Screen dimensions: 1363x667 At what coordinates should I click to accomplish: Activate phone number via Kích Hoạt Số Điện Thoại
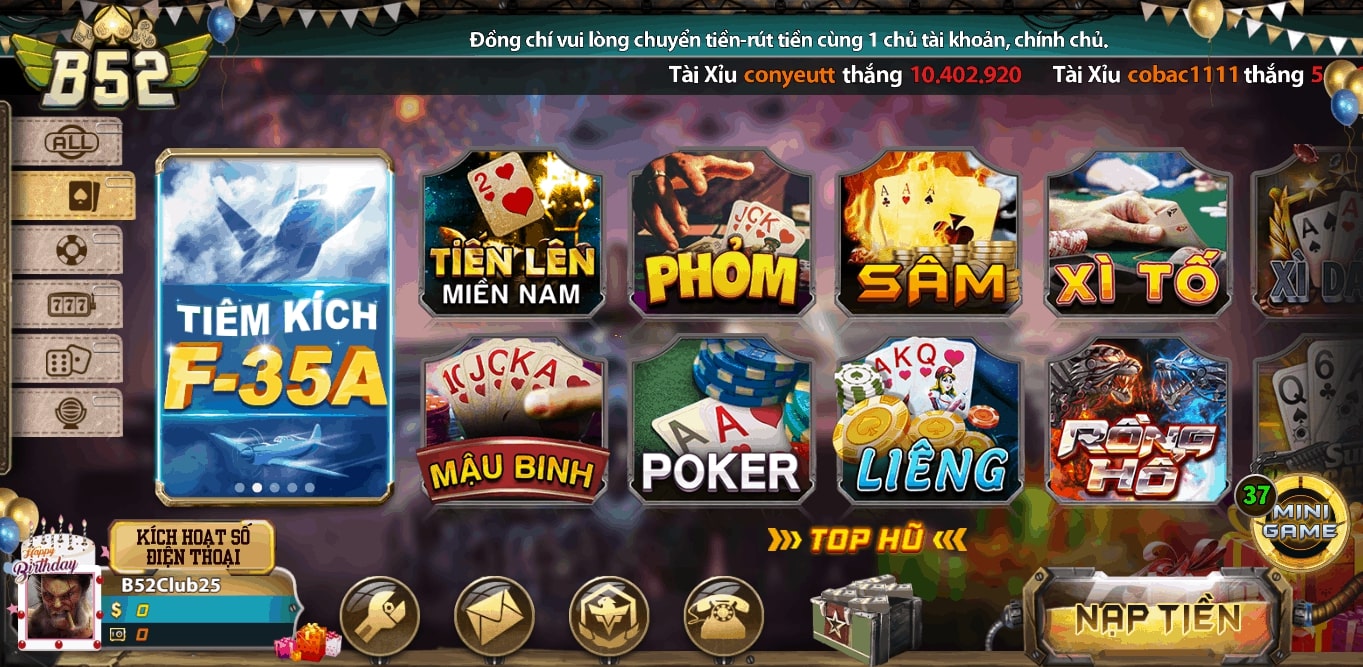pyautogui.click(x=191, y=546)
